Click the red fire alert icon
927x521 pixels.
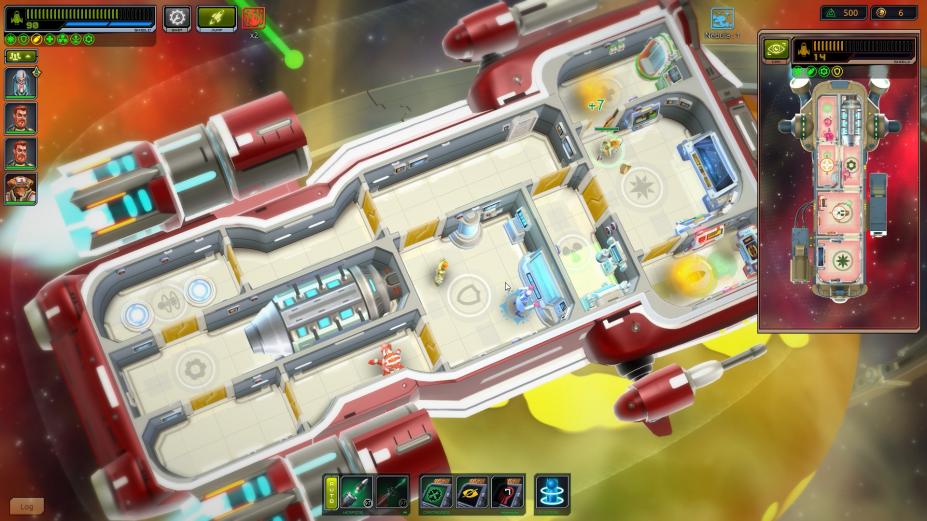(x=252, y=18)
